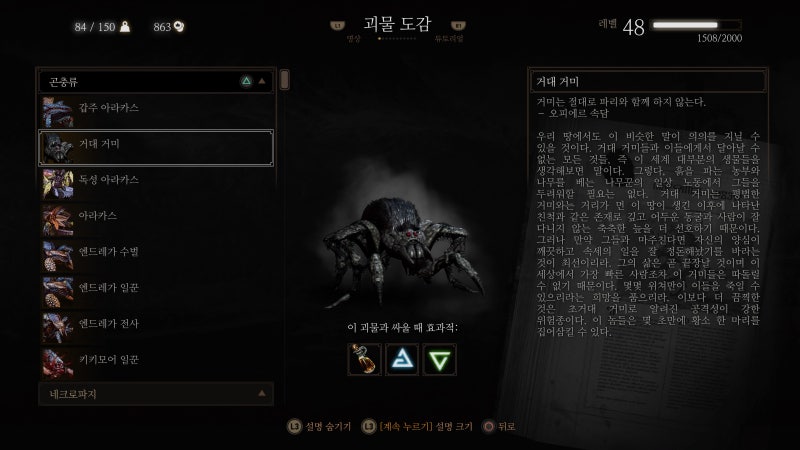Viewport: 800px width, 450px height.
Task: Expand the 네크로파지 category
Action: 155,394
